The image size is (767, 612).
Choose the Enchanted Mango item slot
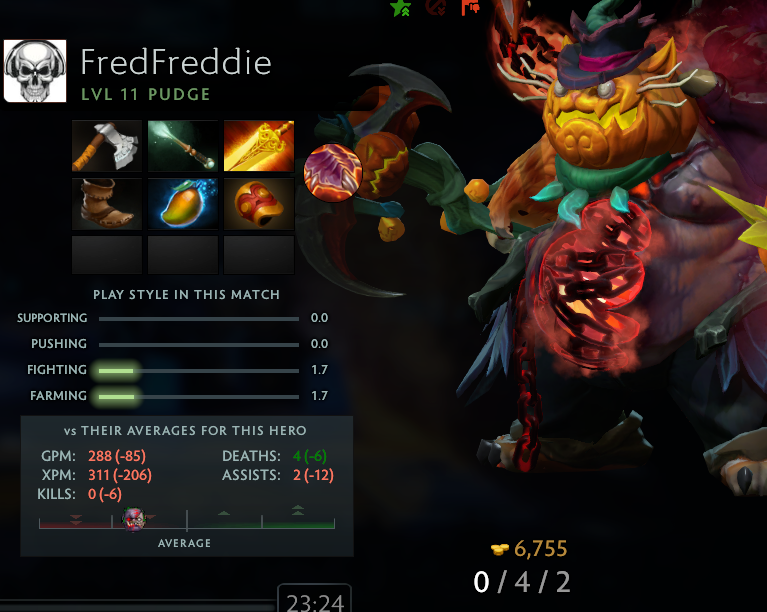click(x=183, y=203)
